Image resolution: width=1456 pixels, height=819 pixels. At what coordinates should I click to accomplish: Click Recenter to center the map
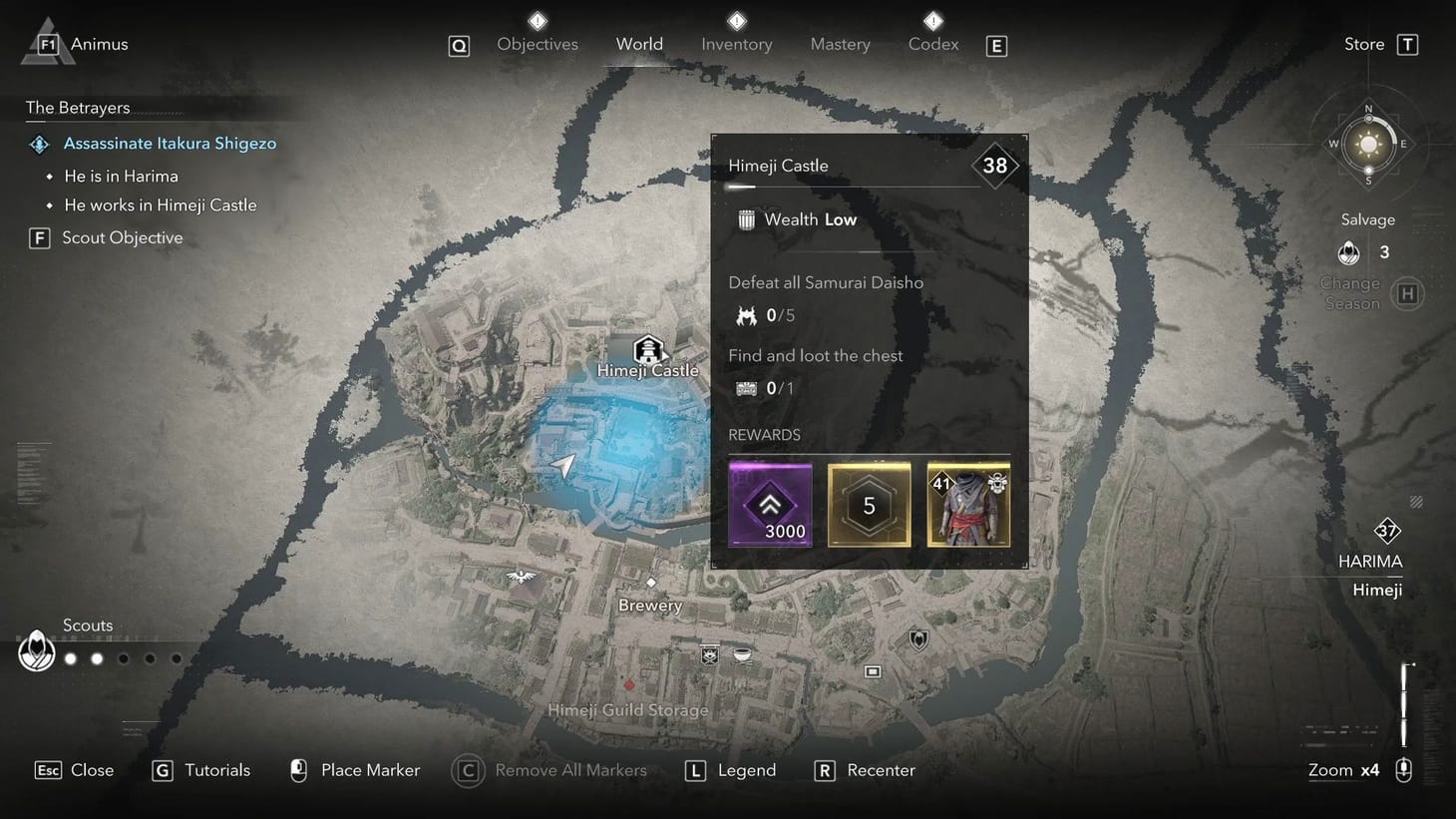[x=864, y=769]
